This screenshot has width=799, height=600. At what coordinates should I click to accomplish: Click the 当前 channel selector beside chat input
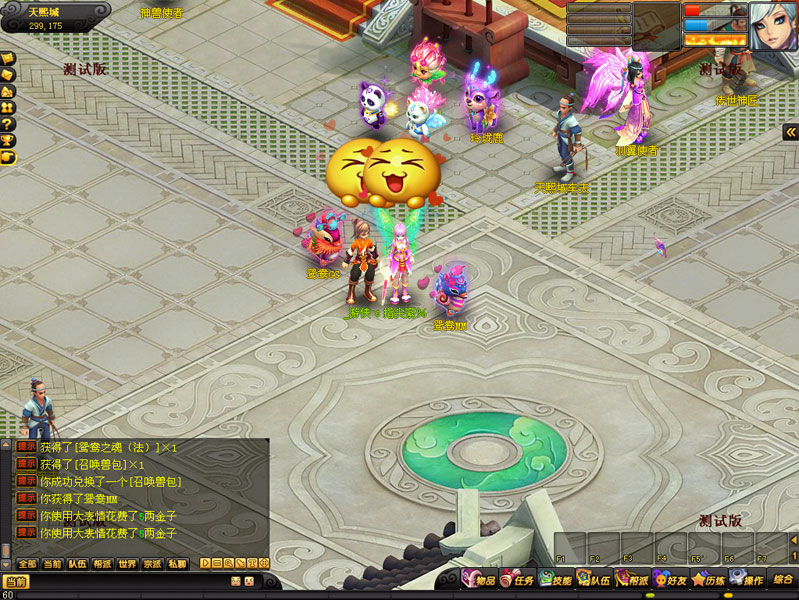(16, 582)
